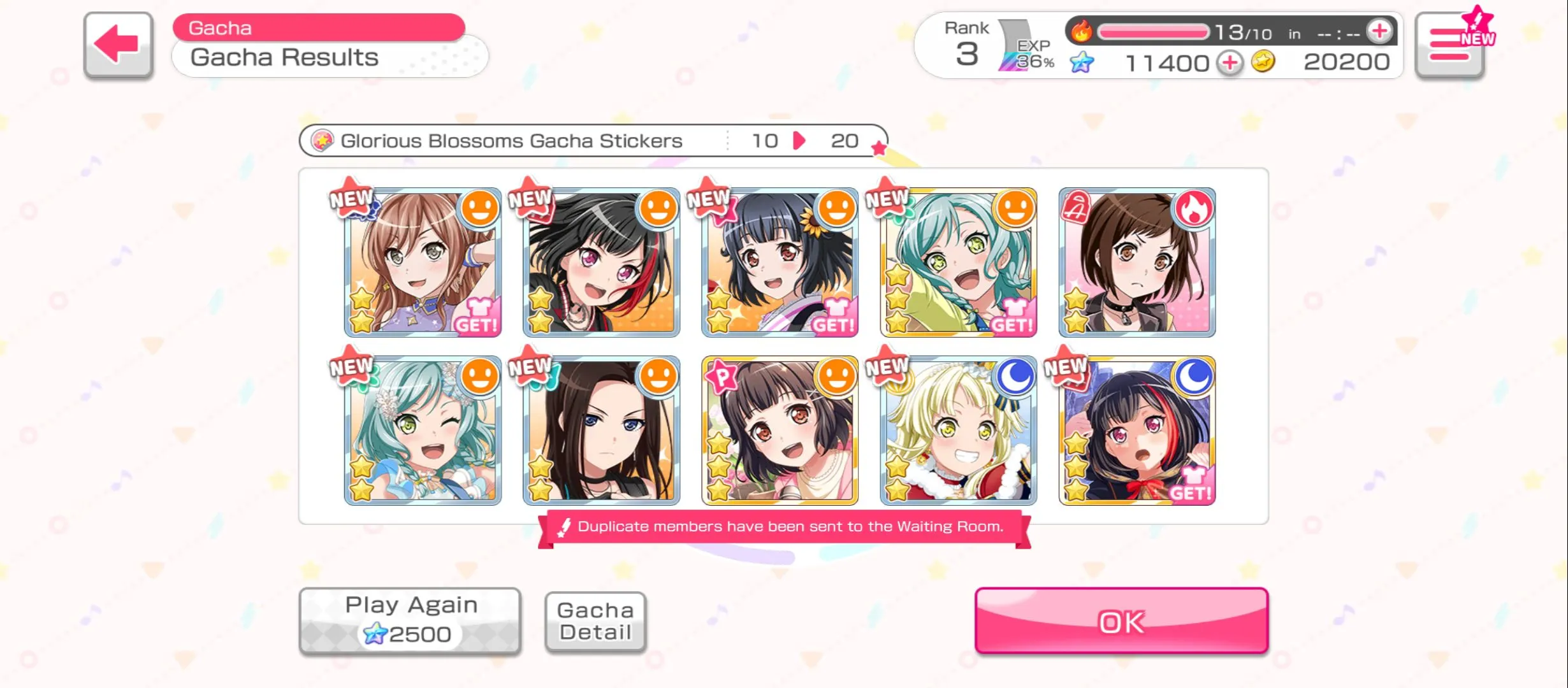Confirm results with the OK button
This screenshot has height=688, width=1568.
(x=1121, y=620)
